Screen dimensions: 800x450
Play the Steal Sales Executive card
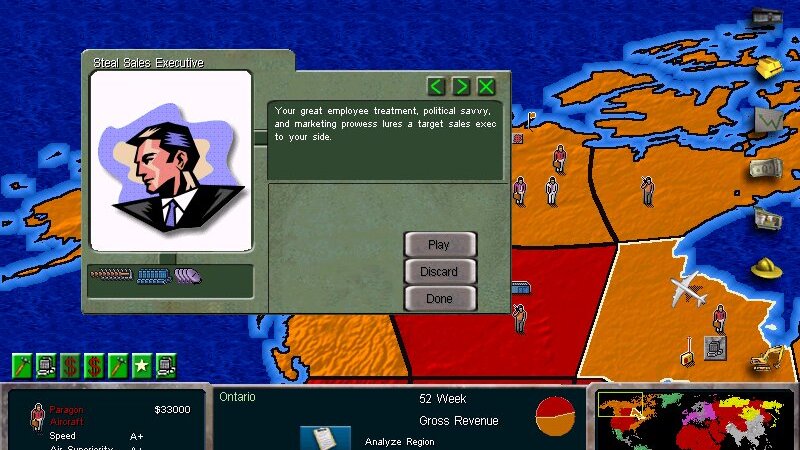pos(439,245)
